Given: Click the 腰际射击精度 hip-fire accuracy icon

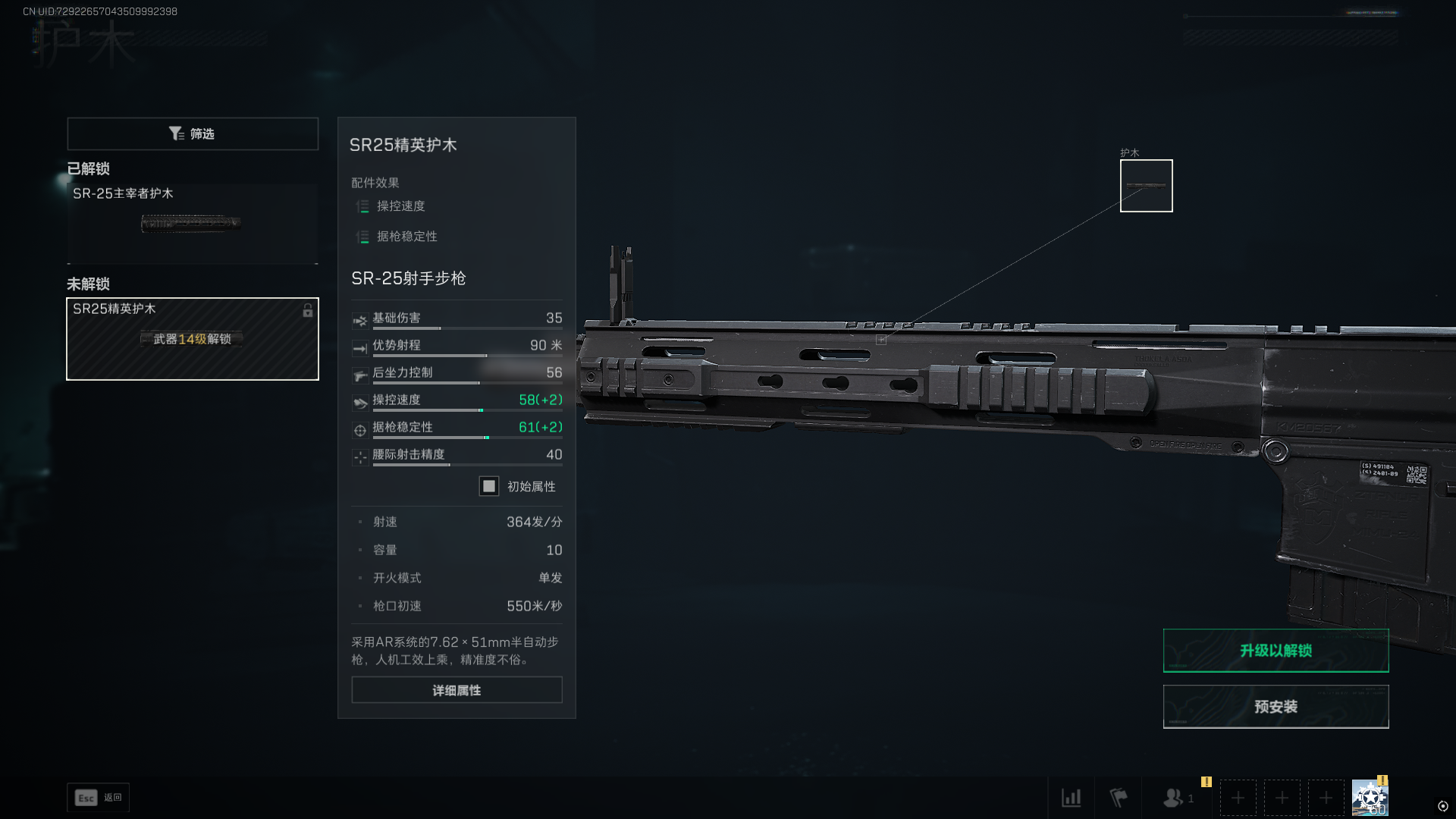Looking at the screenshot, I should [x=360, y=455].
